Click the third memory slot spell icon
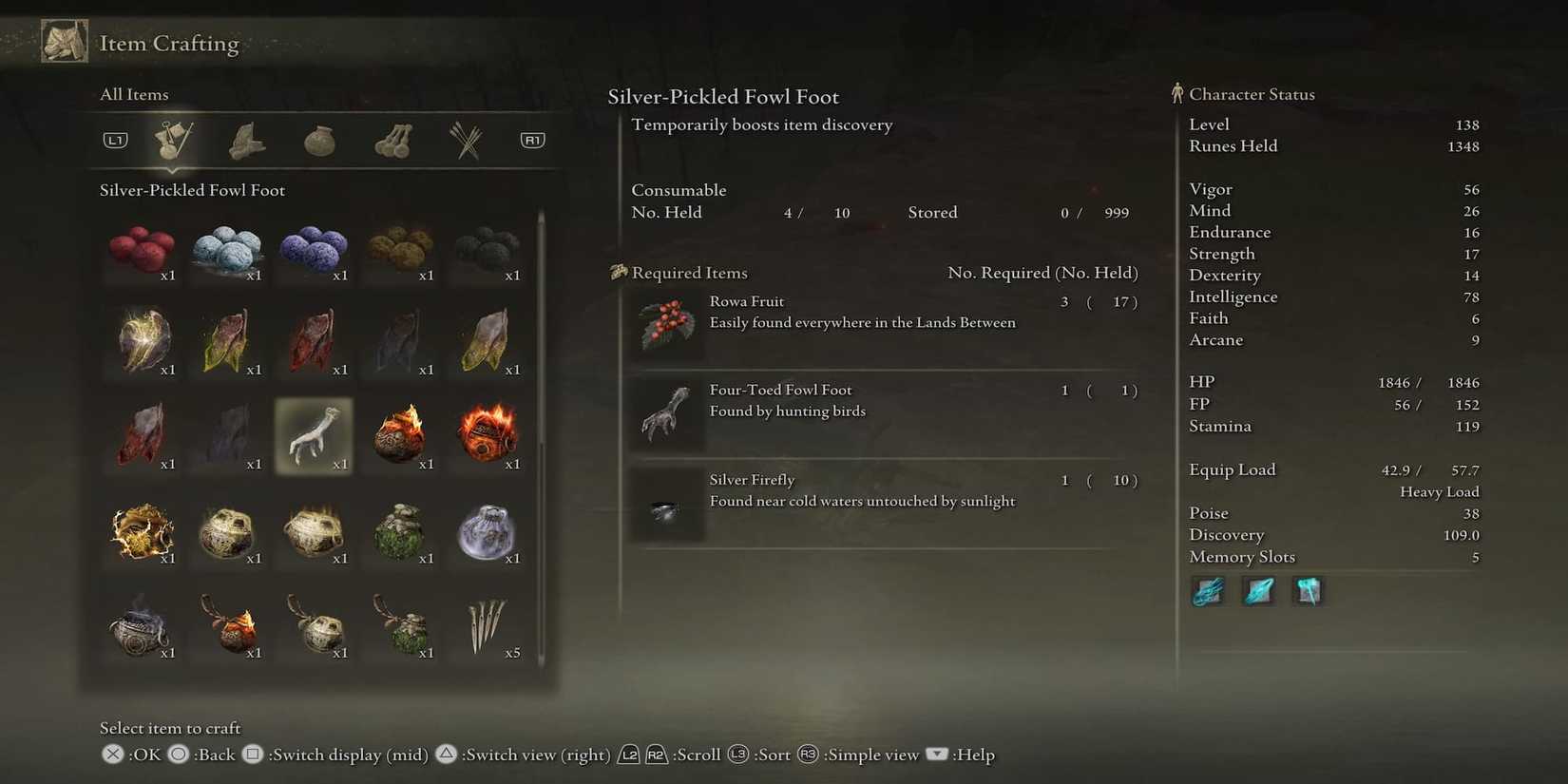This screenshot has width=1568, height=784. (x=1308, y=590)
